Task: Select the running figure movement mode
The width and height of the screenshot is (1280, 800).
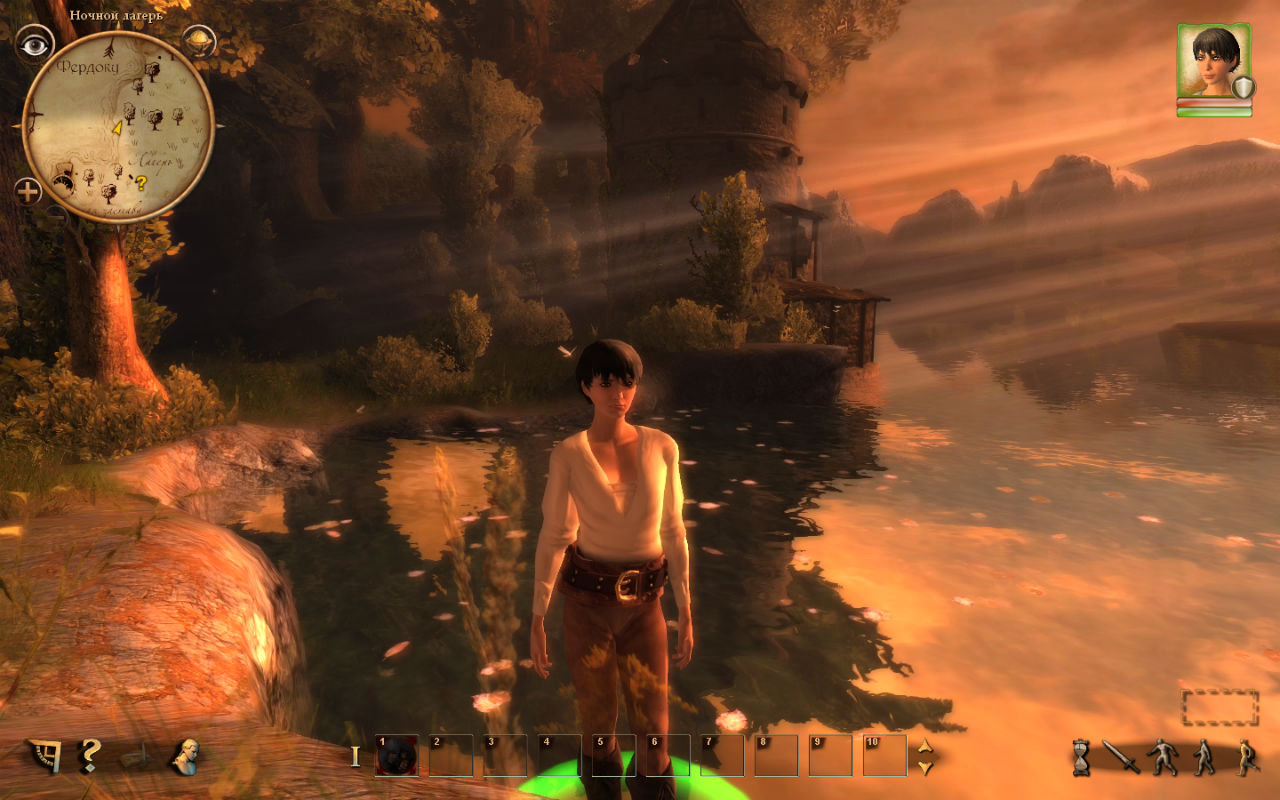Action: pyautogui.click(x=1246, y=757)
